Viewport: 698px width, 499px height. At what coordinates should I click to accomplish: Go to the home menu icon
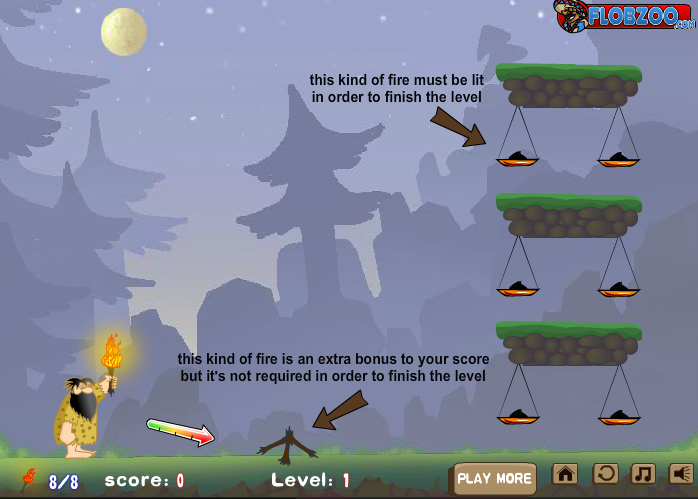coord(565,474)
